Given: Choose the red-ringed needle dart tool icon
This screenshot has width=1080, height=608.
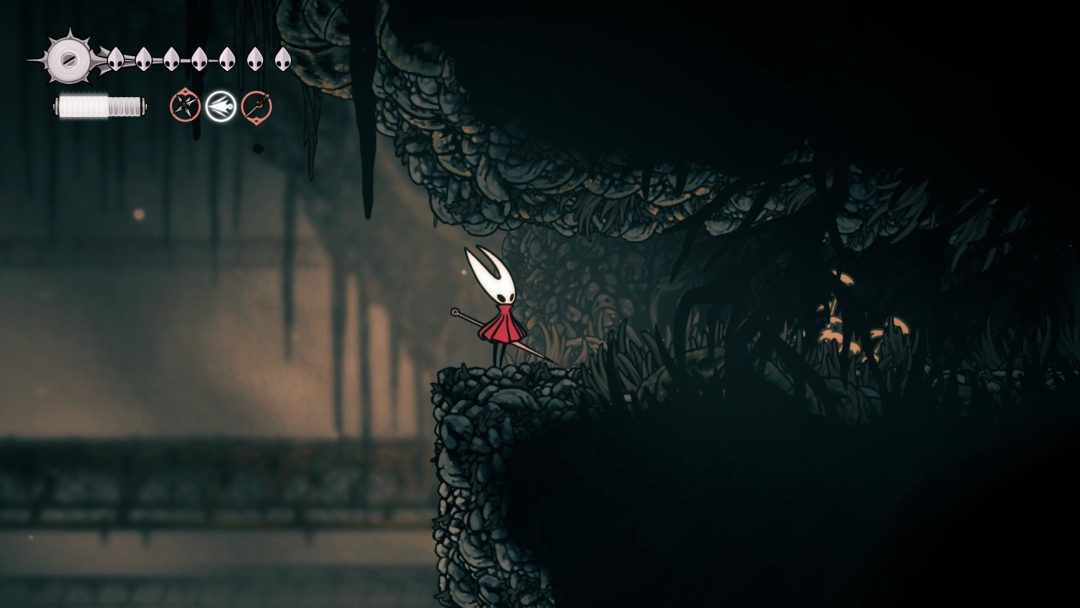Looking at the screenshot, I should [x=257, y=105].
